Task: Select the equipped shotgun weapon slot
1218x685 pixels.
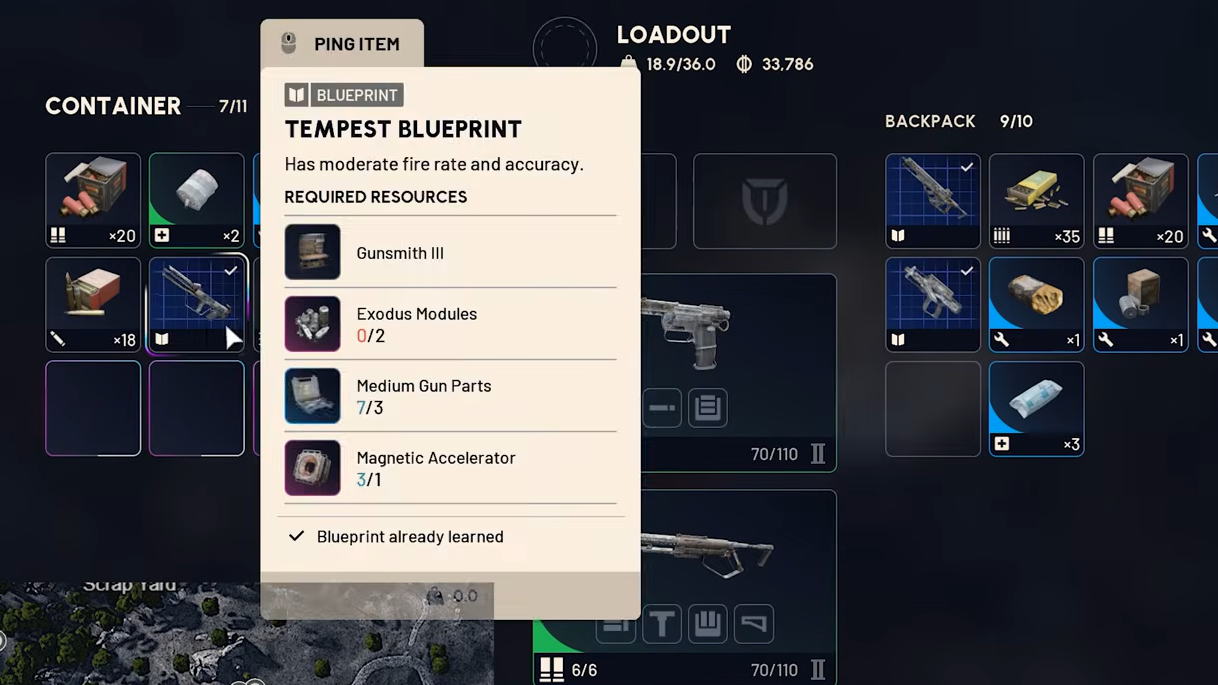Action: pos(738,550)
